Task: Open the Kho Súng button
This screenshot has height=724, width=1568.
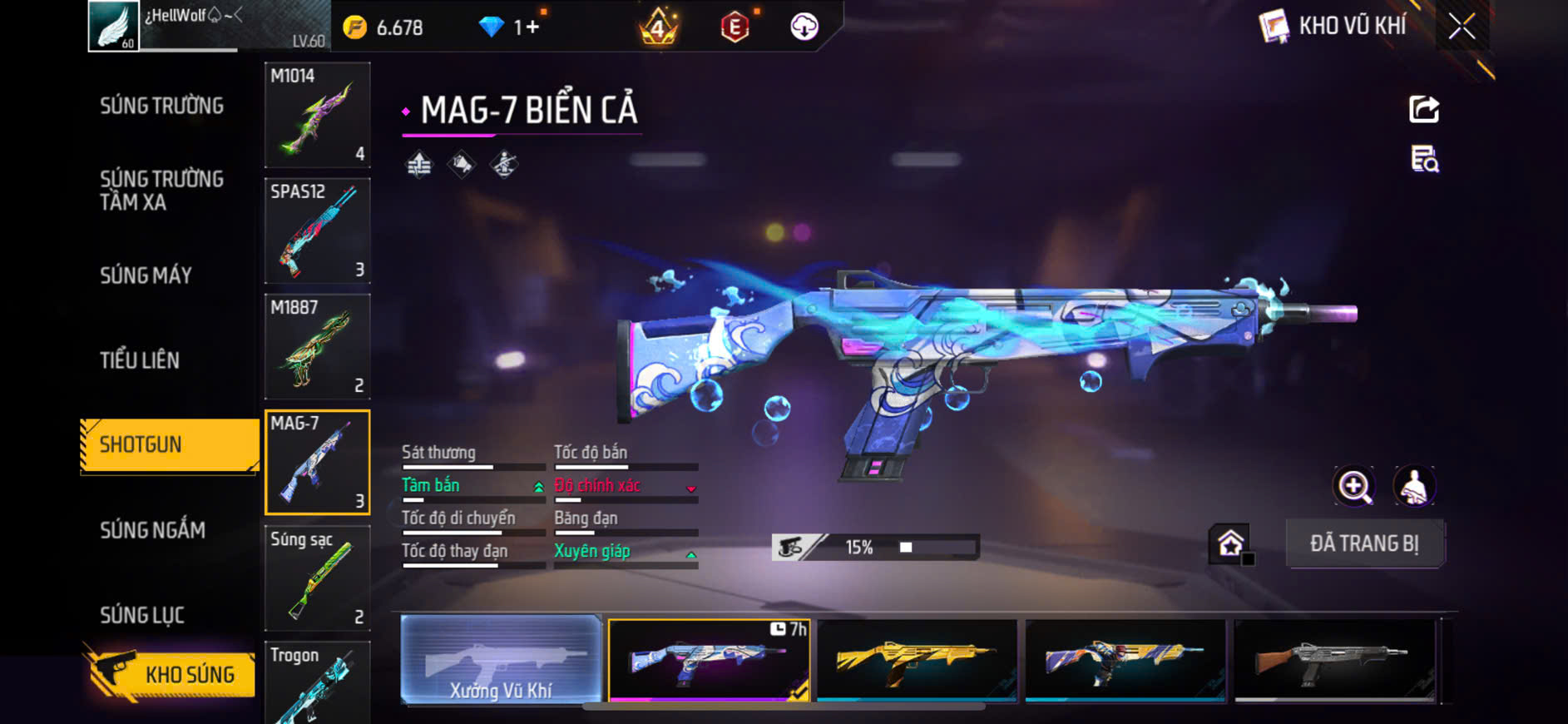Action: pyautogui.click(x=171, y=674)
